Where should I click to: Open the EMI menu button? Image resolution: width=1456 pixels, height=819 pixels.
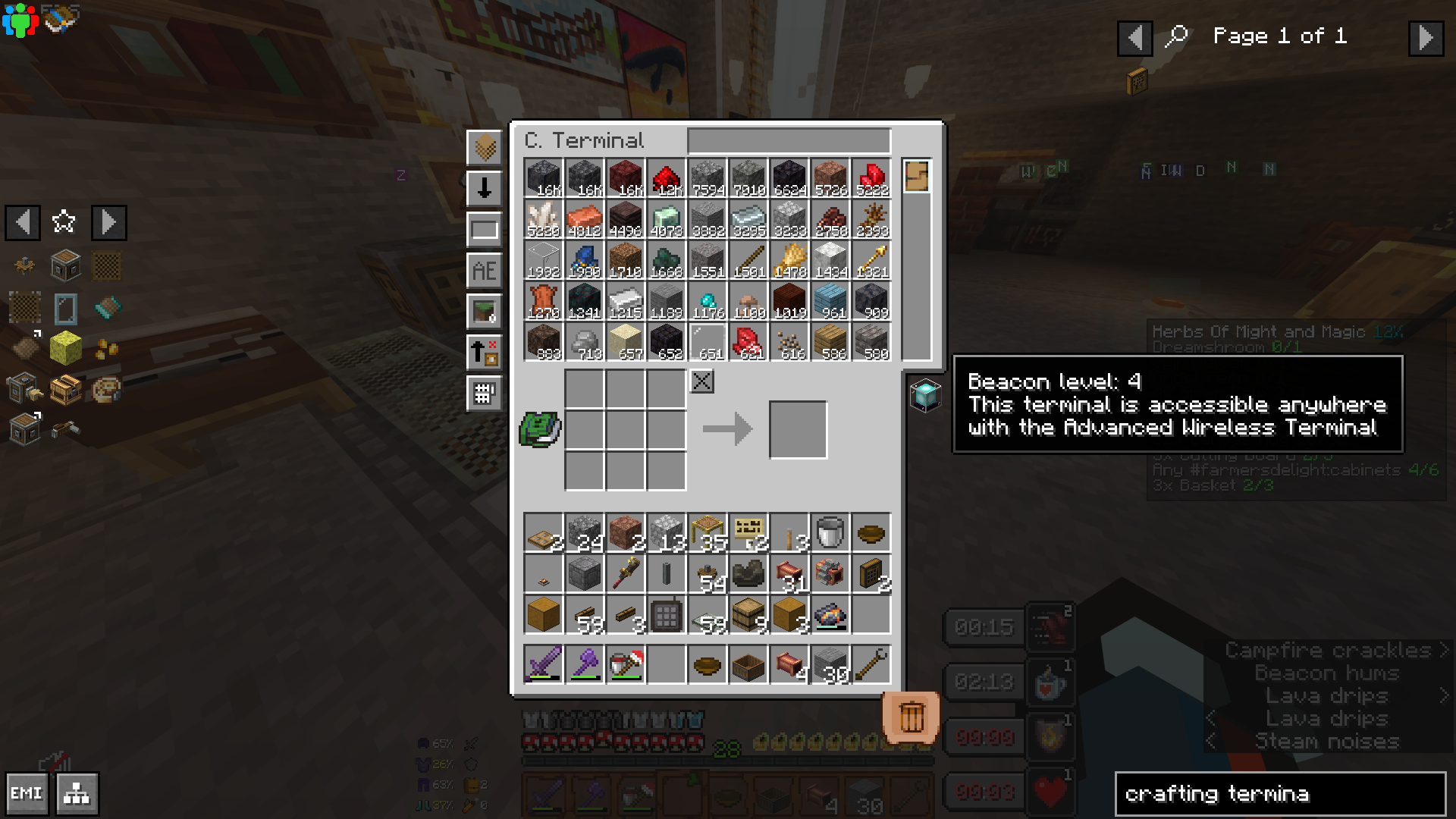point(27,793)
